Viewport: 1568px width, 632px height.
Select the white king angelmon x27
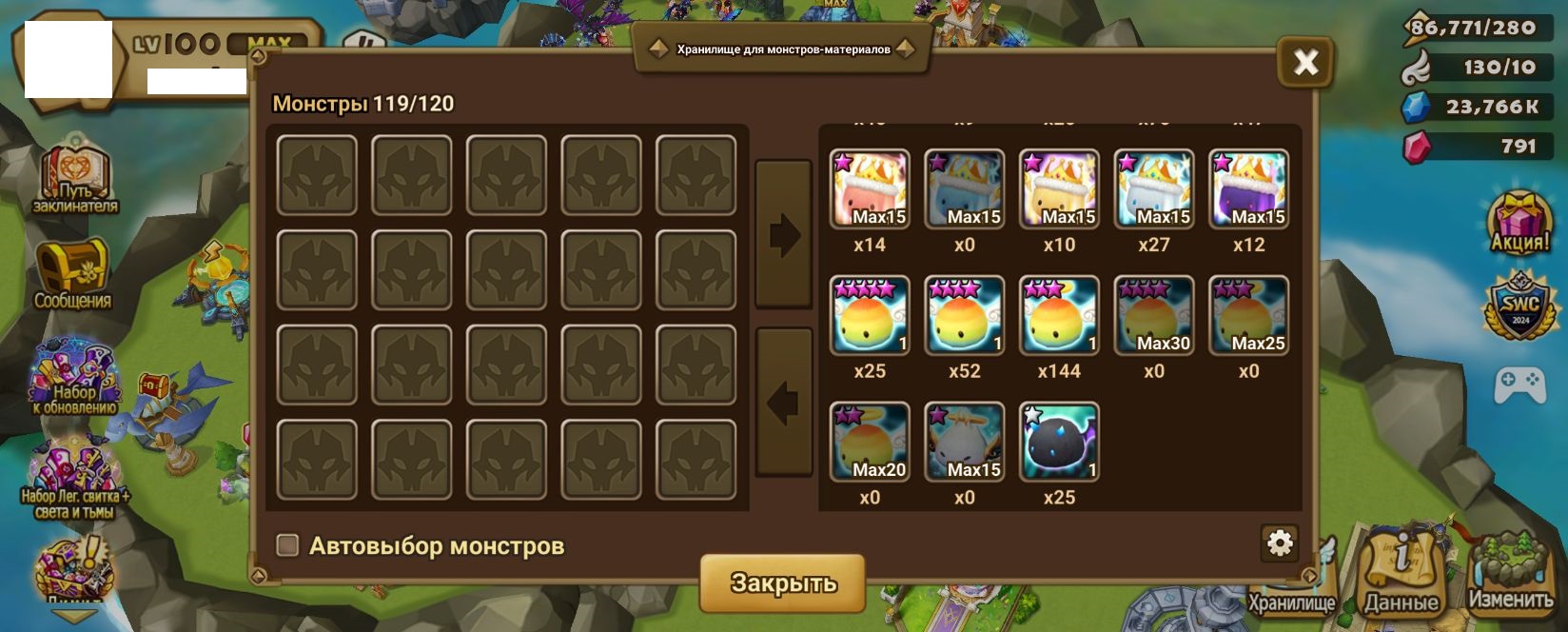[x=1153, y=188]
